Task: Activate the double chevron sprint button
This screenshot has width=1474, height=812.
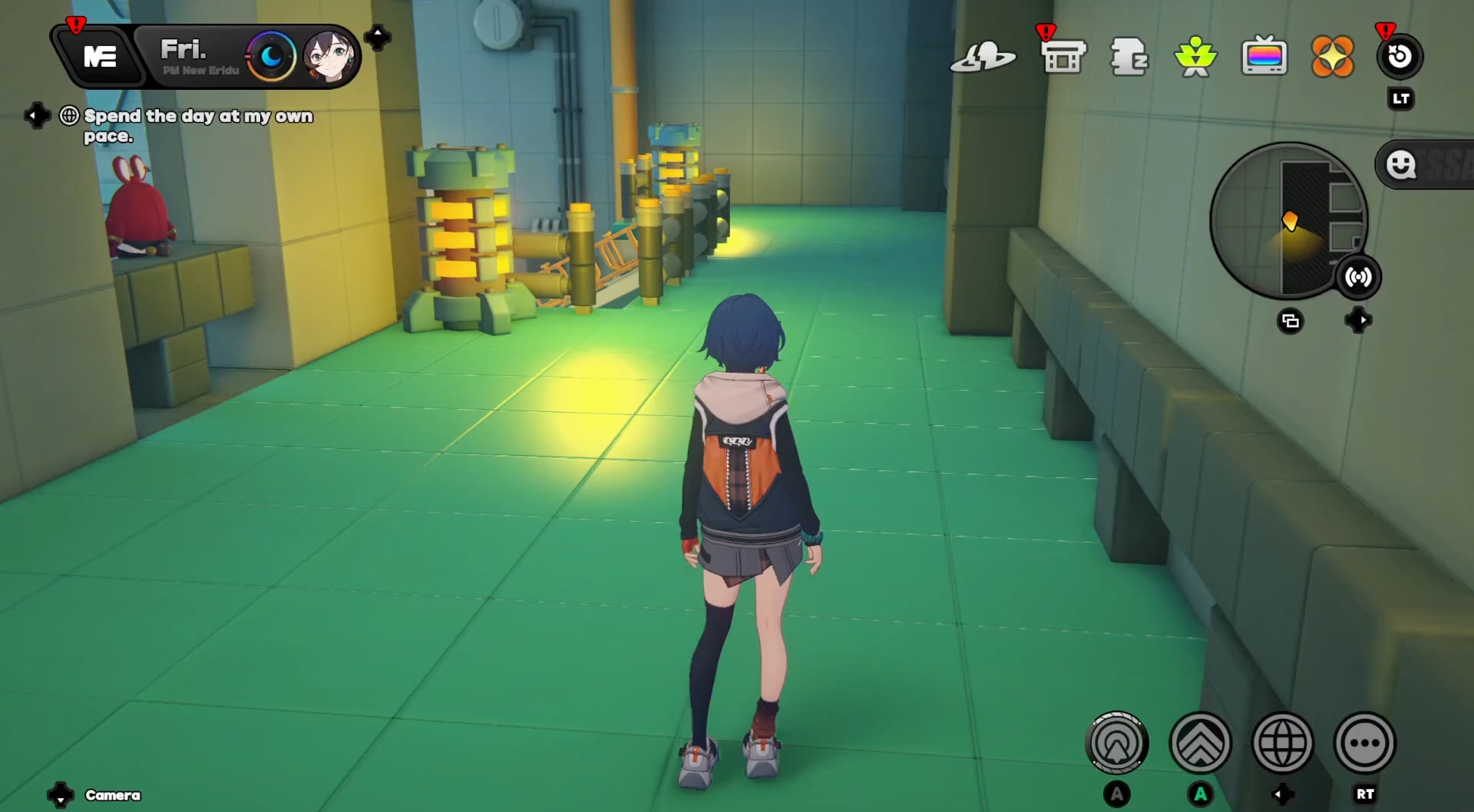Action: click(x=1200, y=743)
